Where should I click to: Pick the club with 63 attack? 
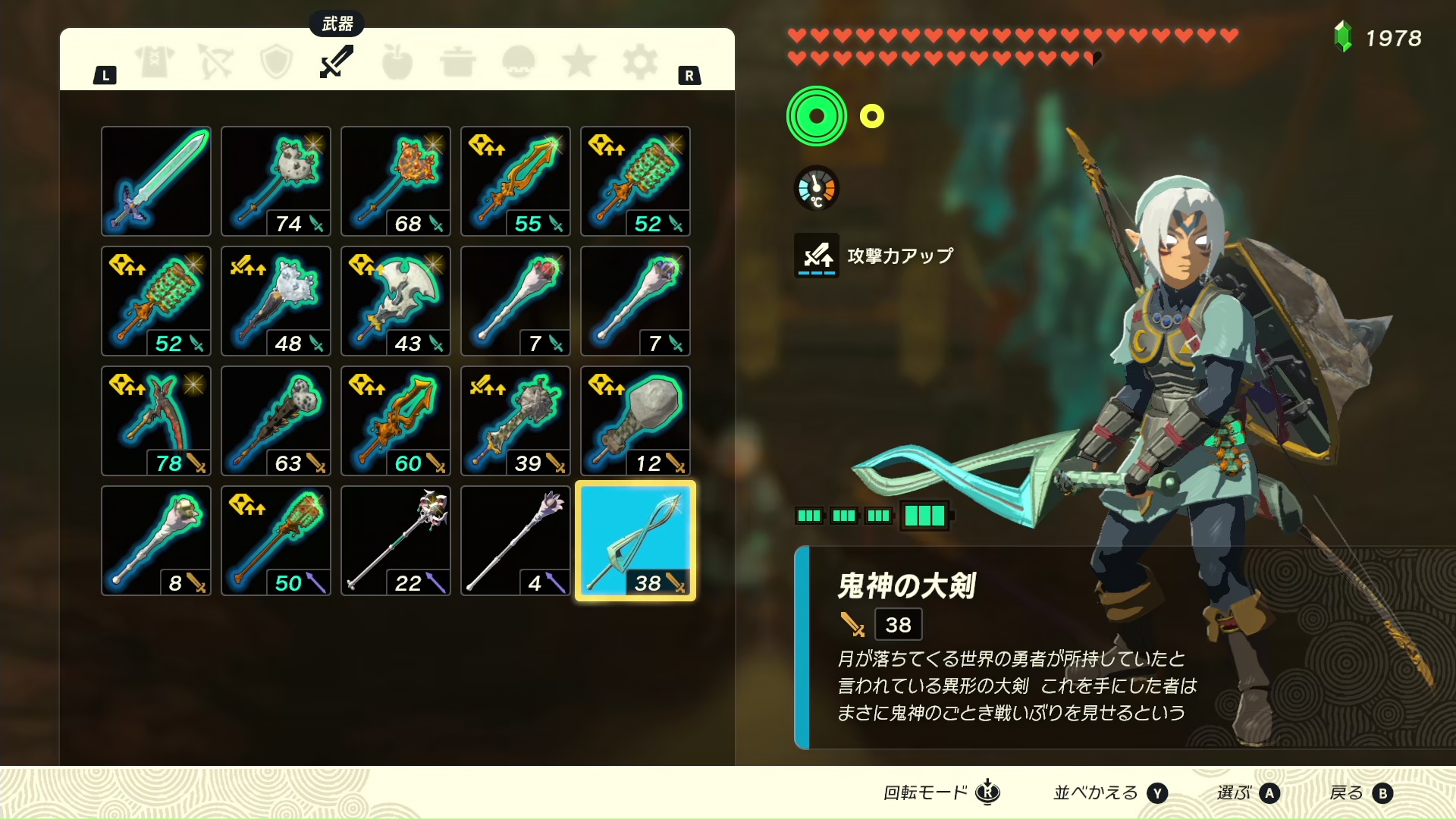(276, 421)
